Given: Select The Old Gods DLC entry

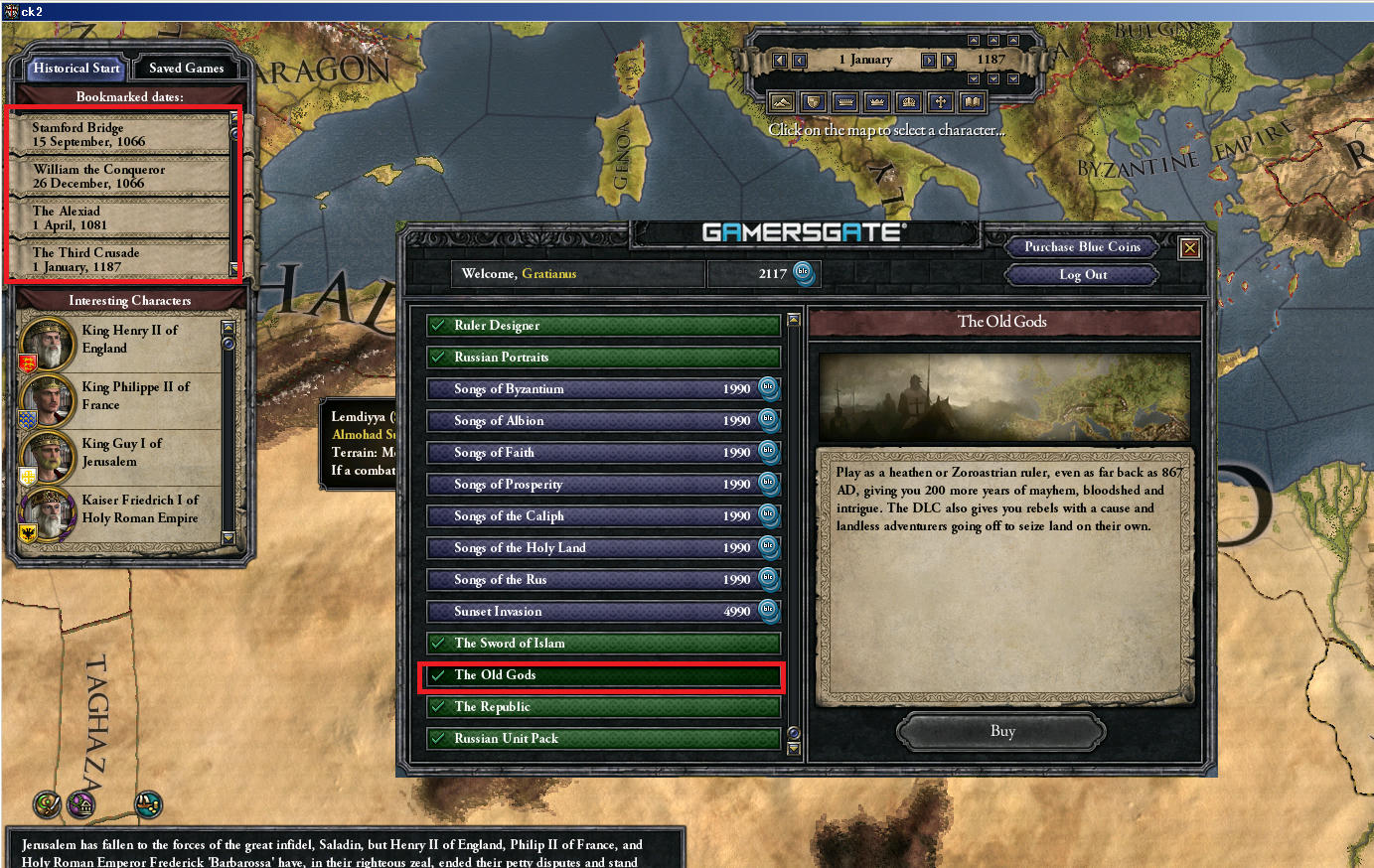Looking at the screenshot, I should click(x=603, y=675).
